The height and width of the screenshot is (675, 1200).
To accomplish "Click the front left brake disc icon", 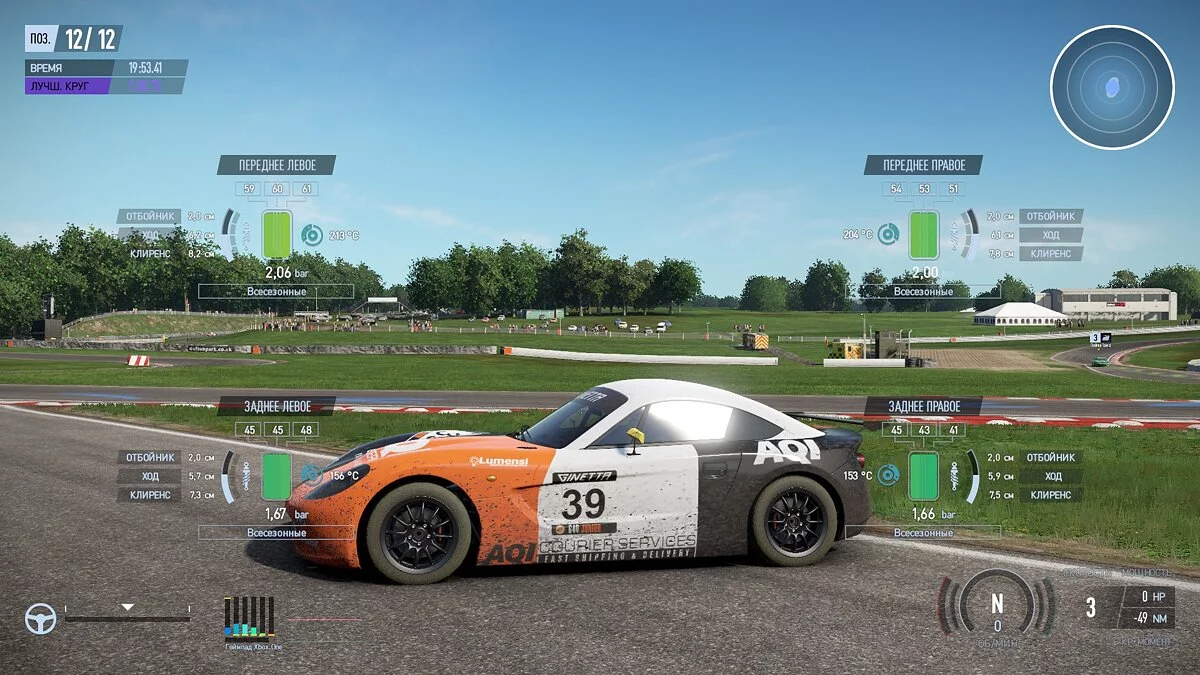I will tap(312, 235).
